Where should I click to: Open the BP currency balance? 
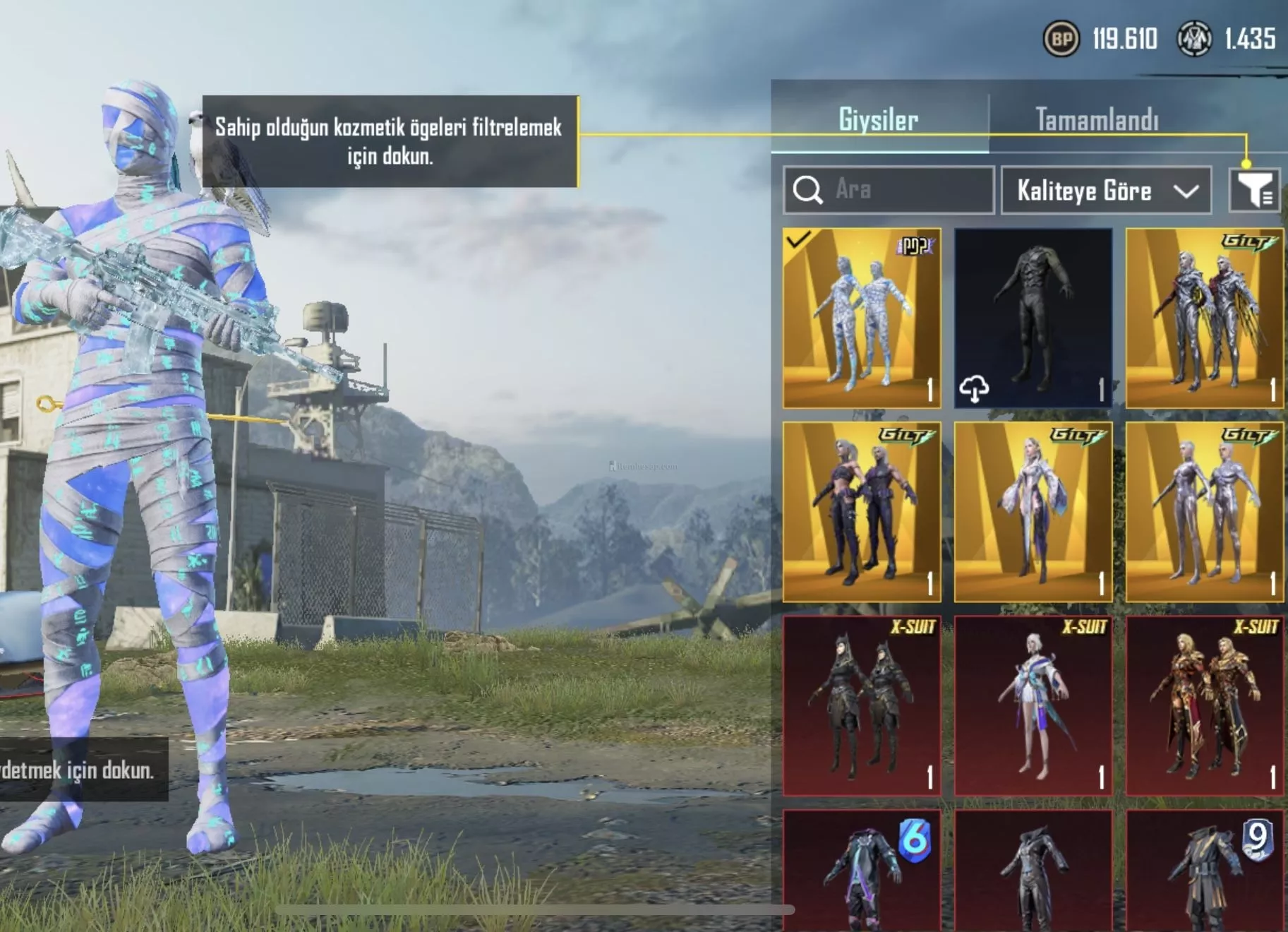coord(1101,39)
